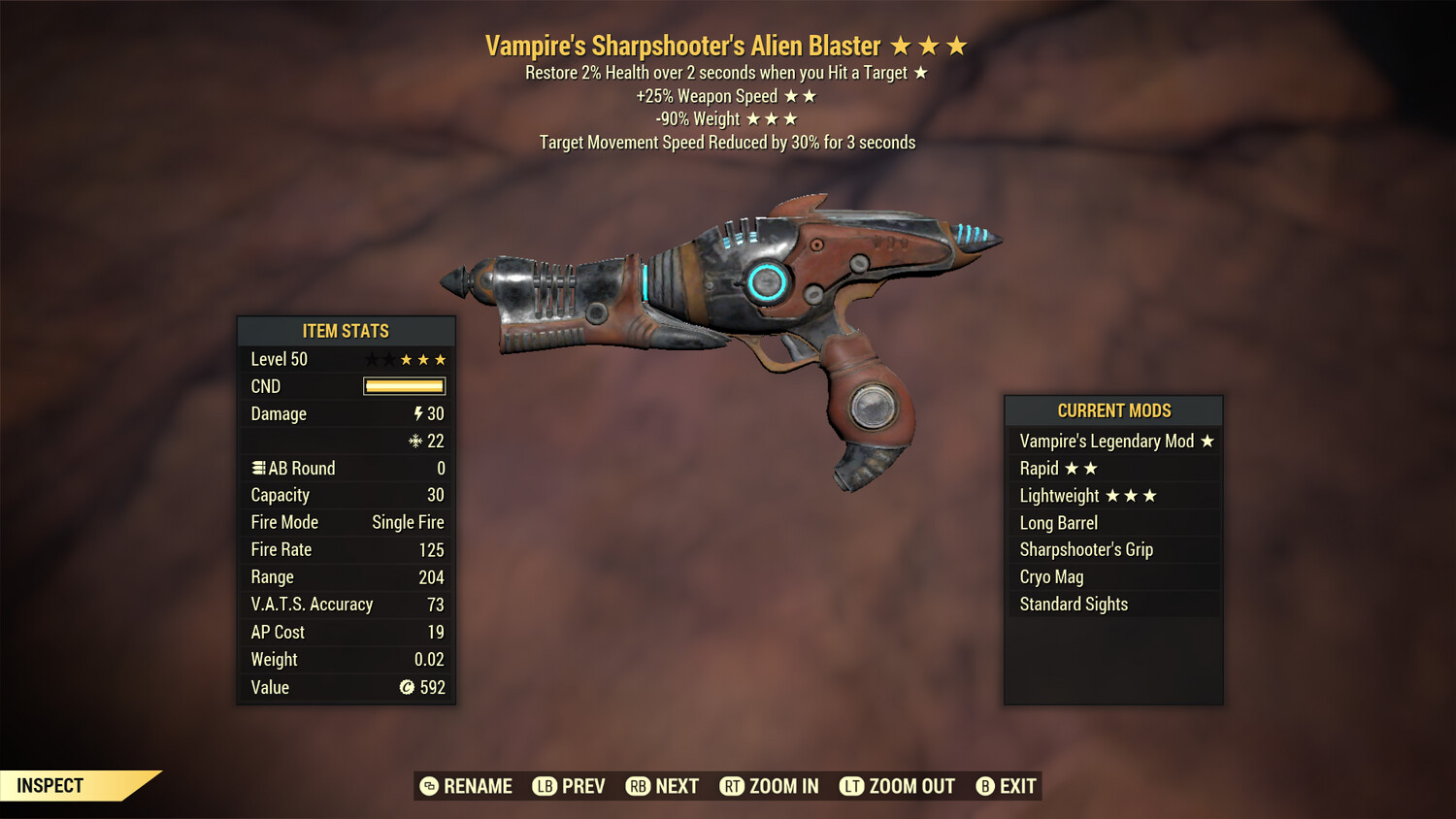Click the CND condition bar

pyautogui.click(x=404, y=386)
